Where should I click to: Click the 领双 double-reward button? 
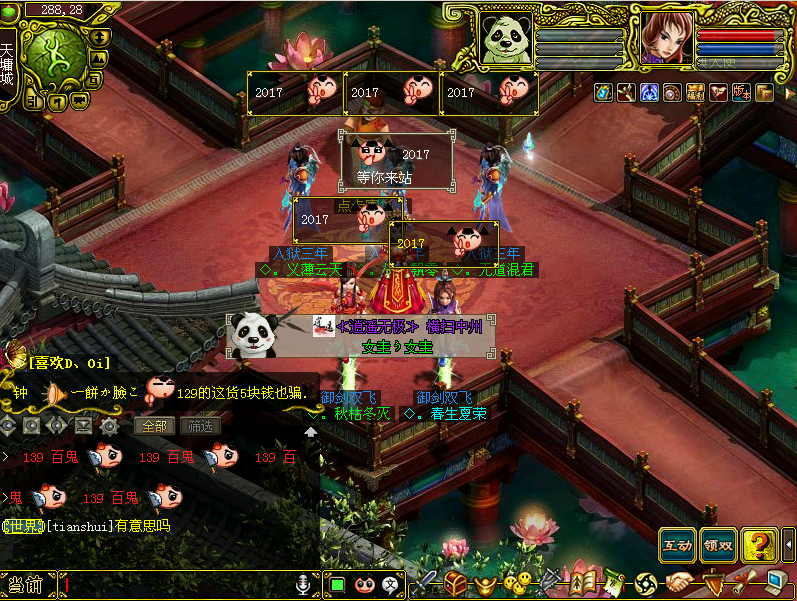tap(718, 546)
